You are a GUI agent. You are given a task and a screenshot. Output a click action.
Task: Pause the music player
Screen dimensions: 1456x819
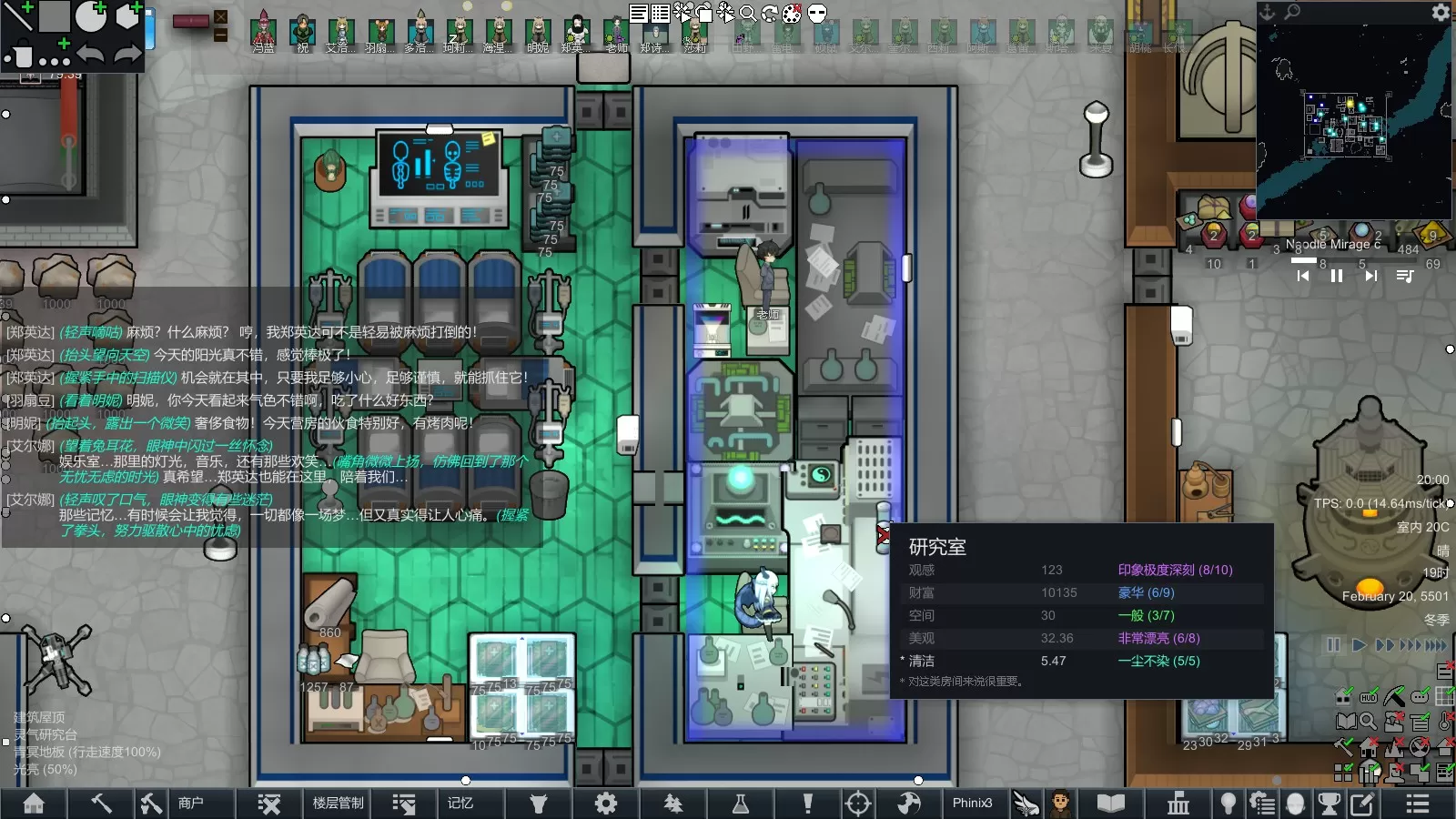(x=1337, y=276)
